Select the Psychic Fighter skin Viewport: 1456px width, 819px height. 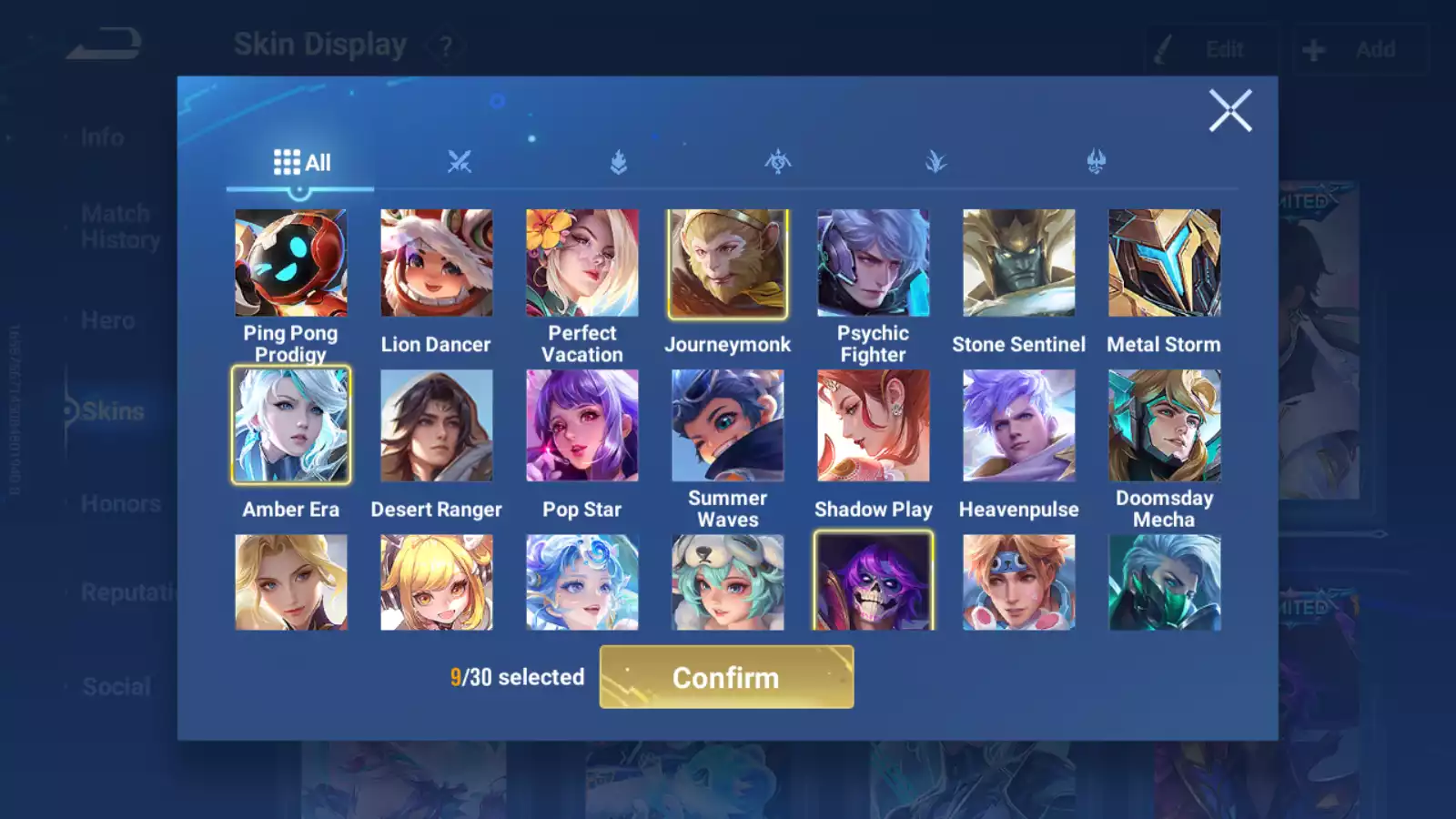[874, 263]
